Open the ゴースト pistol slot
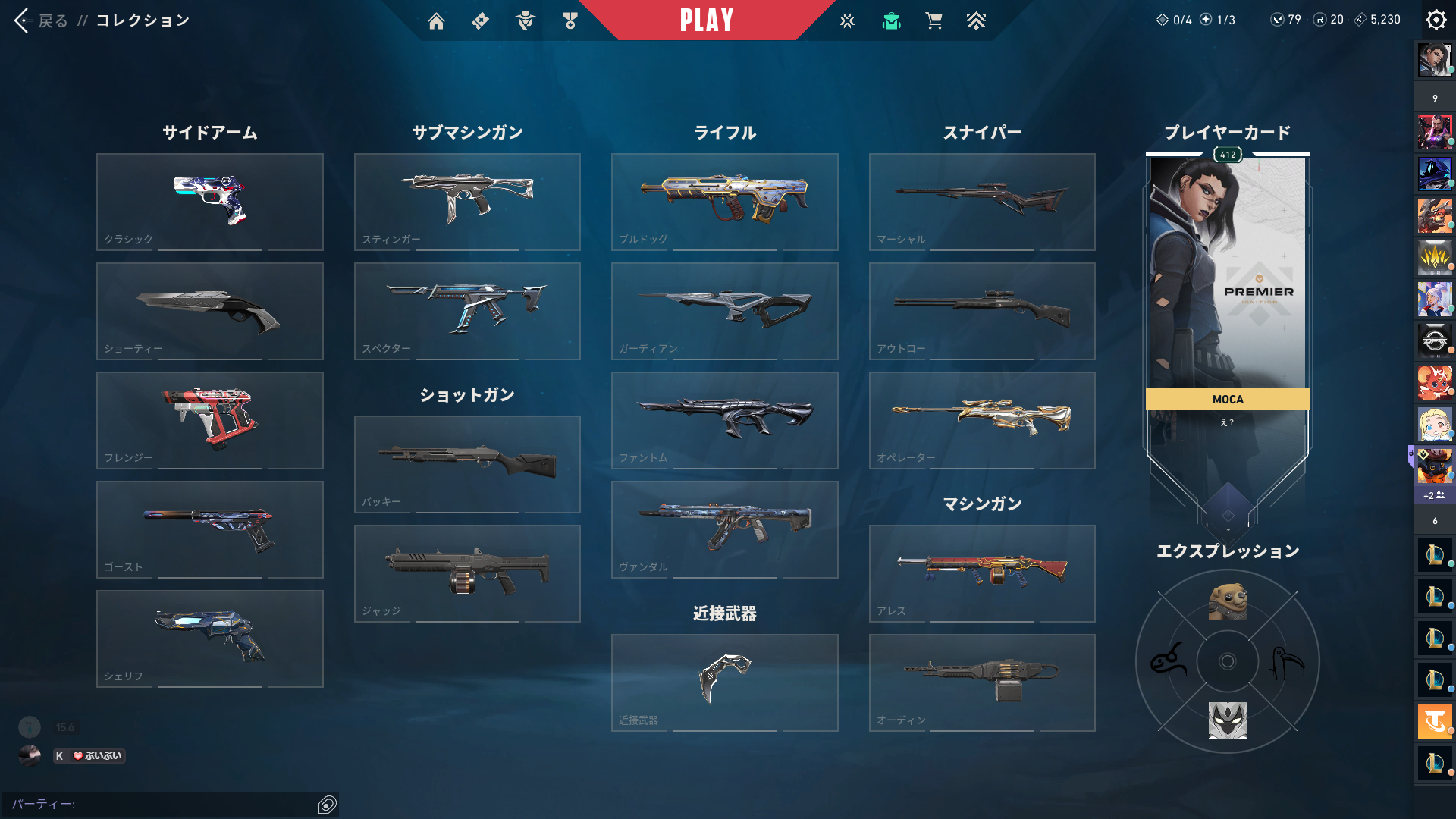Image resolution: width=1456 pixels, height=819 pixels. coord(210,529)
